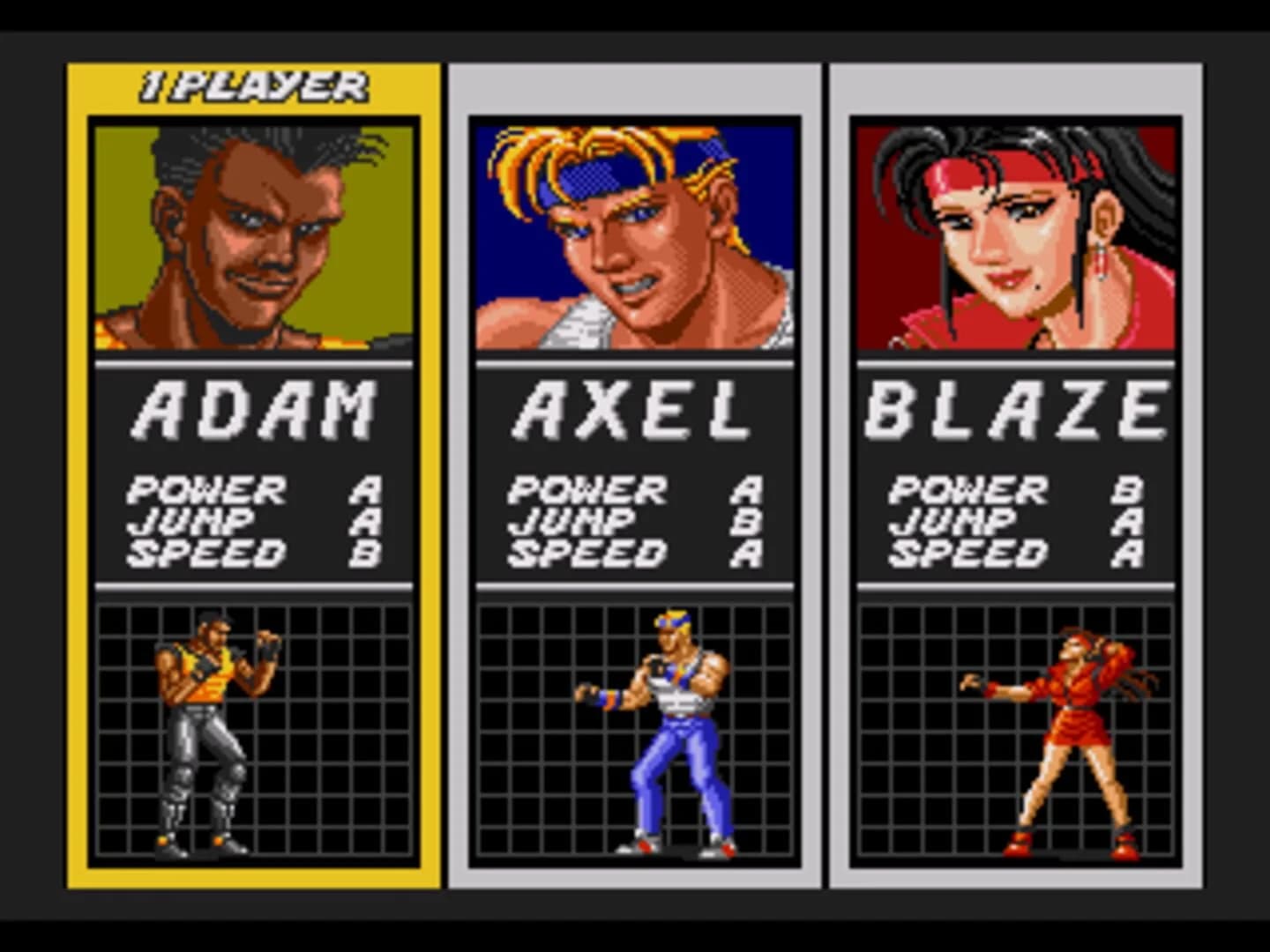Select Blaze's character portrait

[1012, 234]
